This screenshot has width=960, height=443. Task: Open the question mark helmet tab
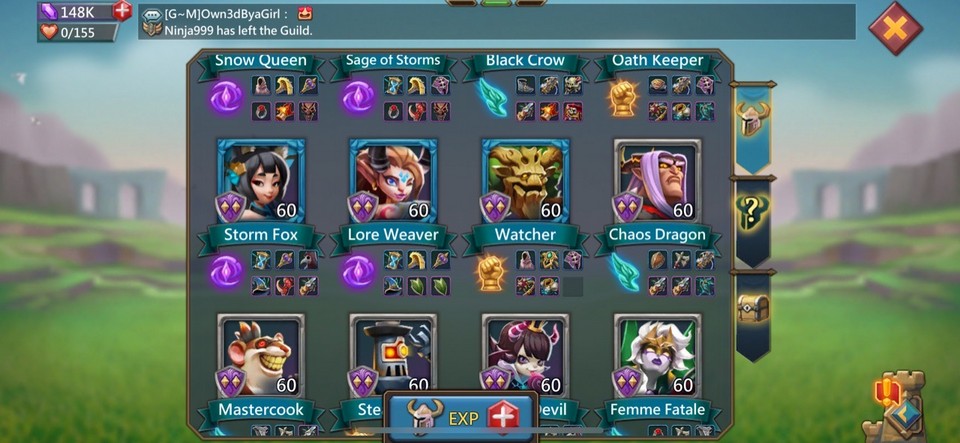(753, 213)
